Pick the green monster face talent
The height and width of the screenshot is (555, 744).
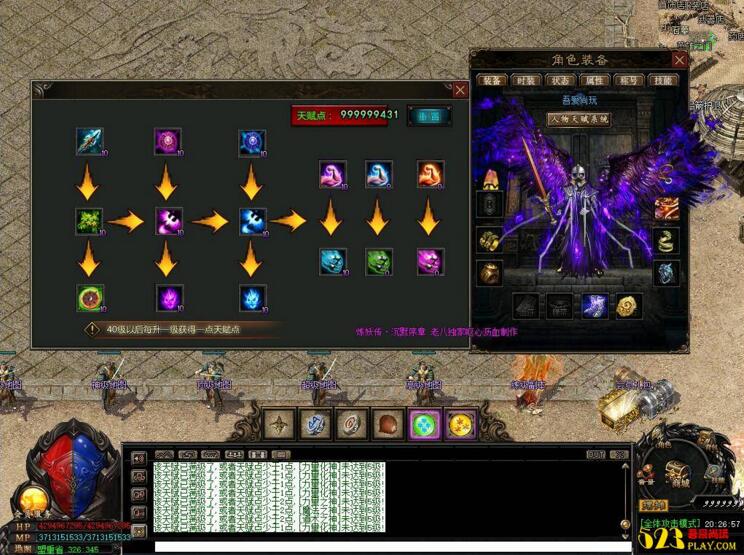tap(377, 261)
